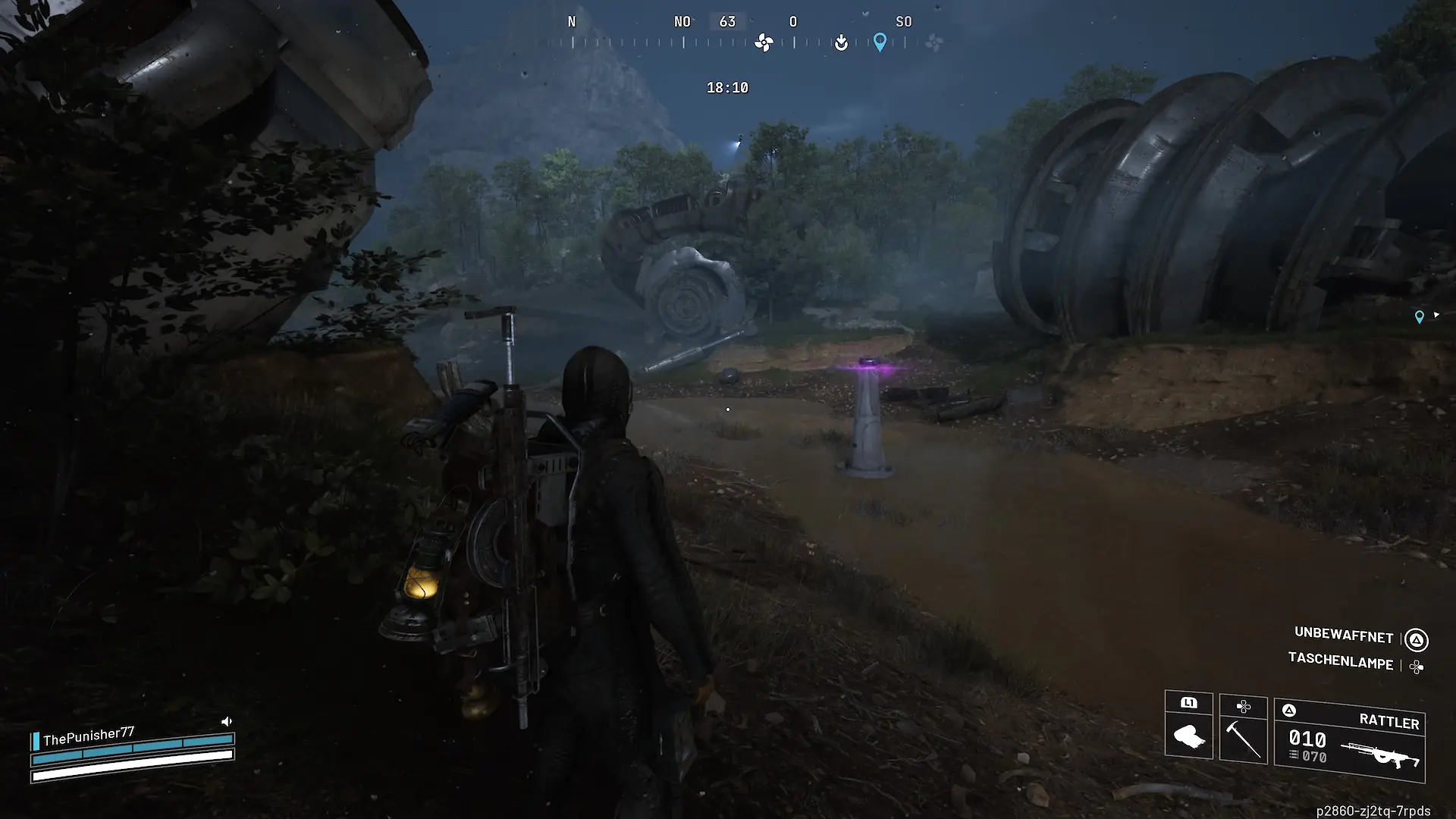Select the Rattler weapon slot
The height and width of the screenshot is (819, 1456).
[x=1350, y=741]
